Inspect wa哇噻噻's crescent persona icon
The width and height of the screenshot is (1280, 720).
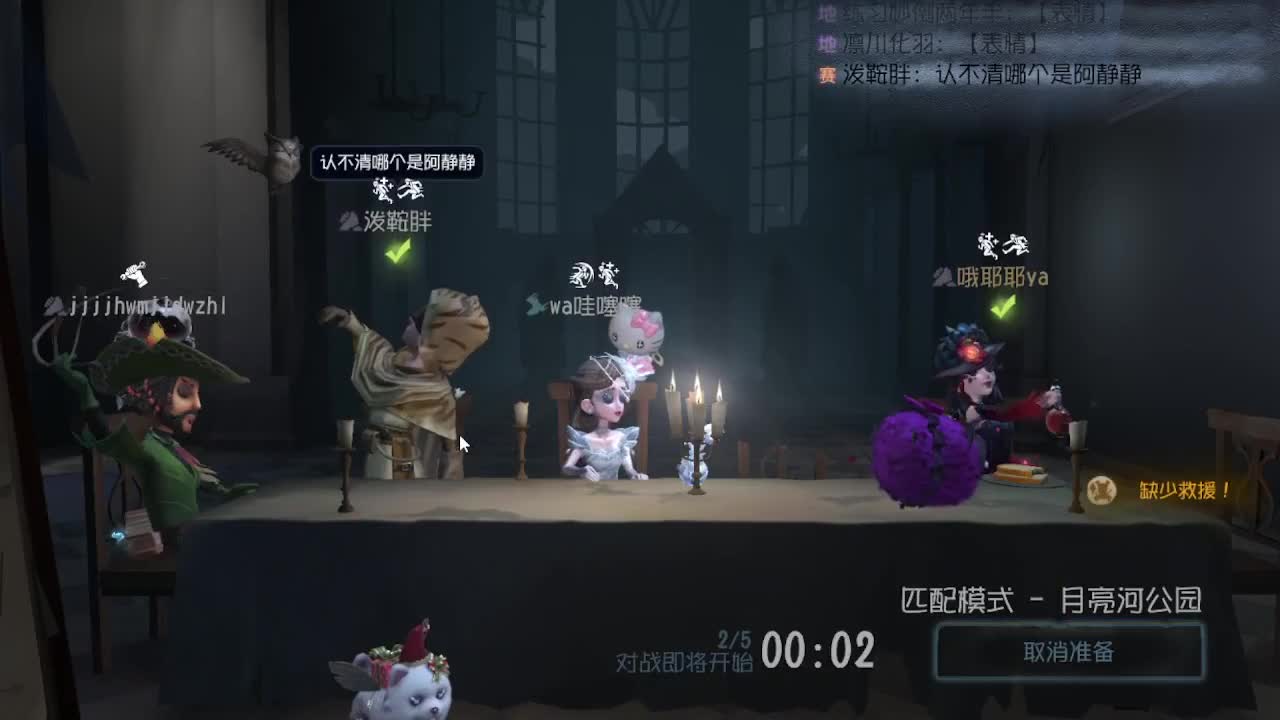(x=578, y=273)
